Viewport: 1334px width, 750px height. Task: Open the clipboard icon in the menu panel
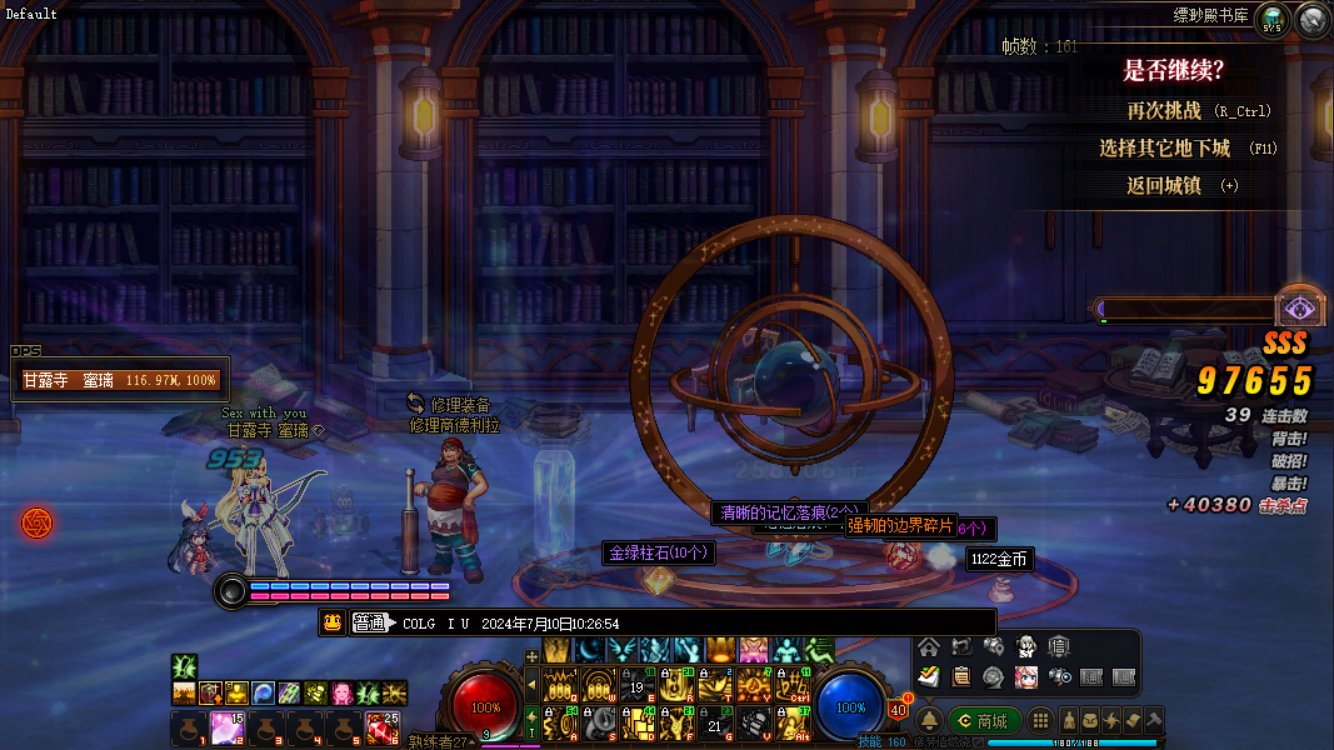(961, 677)
